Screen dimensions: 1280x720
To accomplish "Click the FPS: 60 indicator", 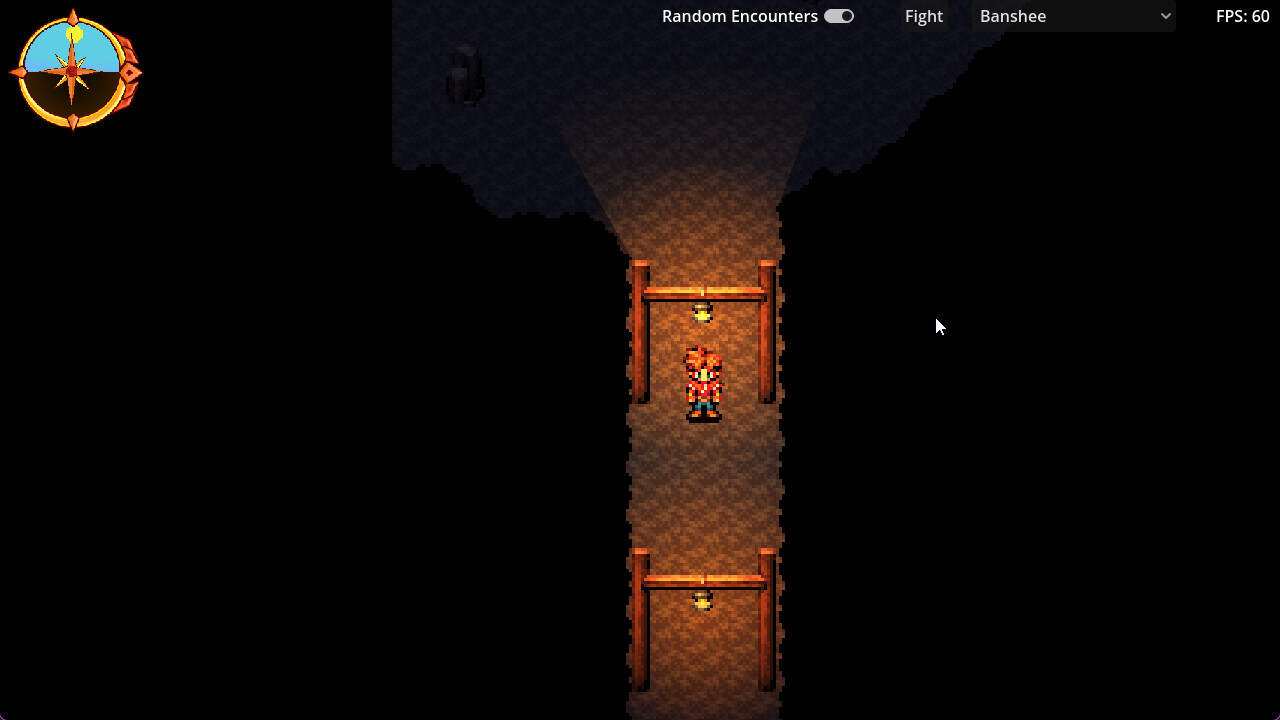I will [x=1242, y=16].
